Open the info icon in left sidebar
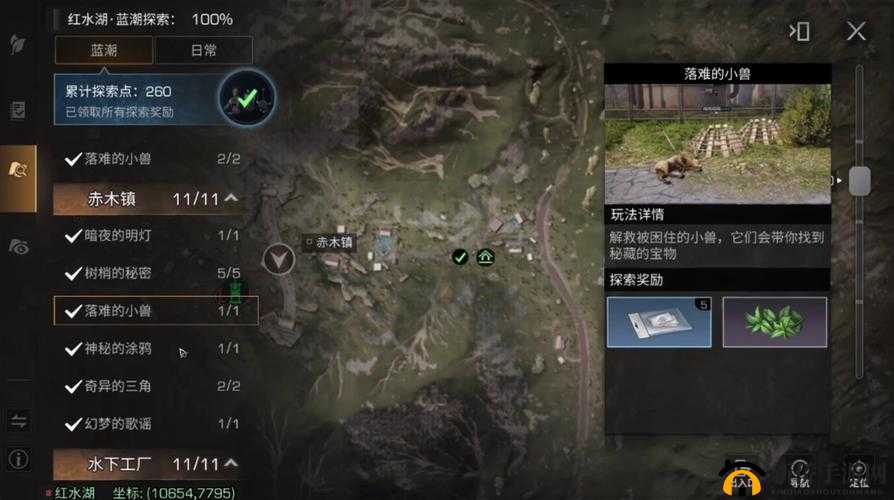The image size is (894, 500). click(x=18, y=460)
